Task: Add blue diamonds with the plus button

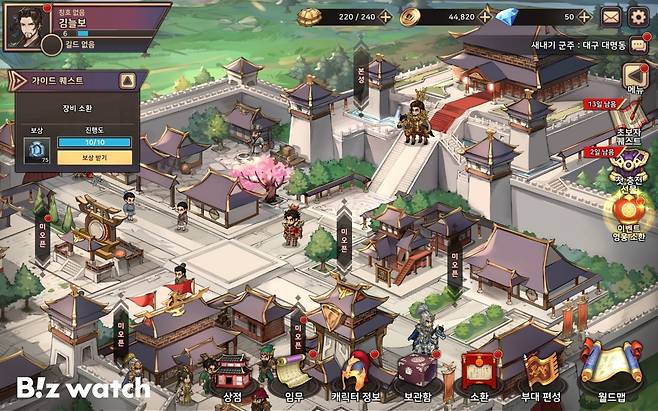Action: [583, 16]
